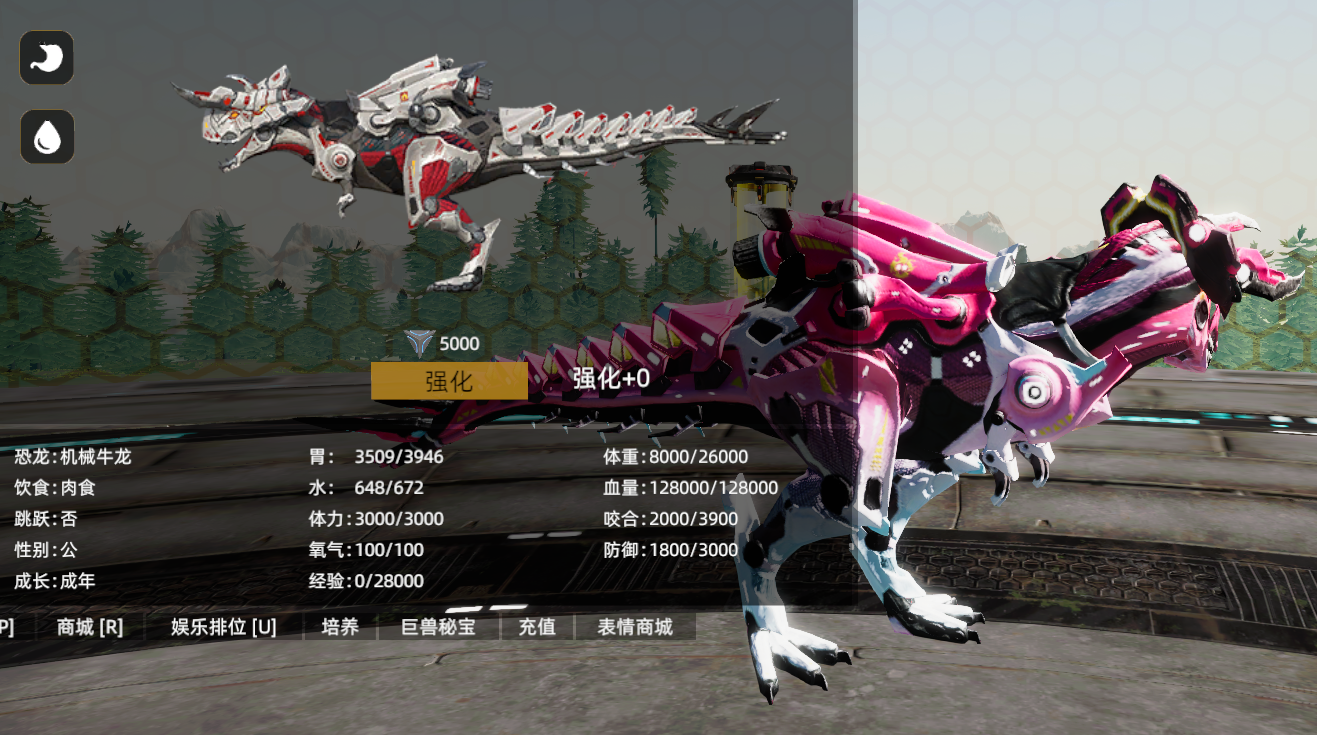Open the 商城 shop menu
The width and height of the screenshot is (1317, 735).
click(x=90, y=627)
